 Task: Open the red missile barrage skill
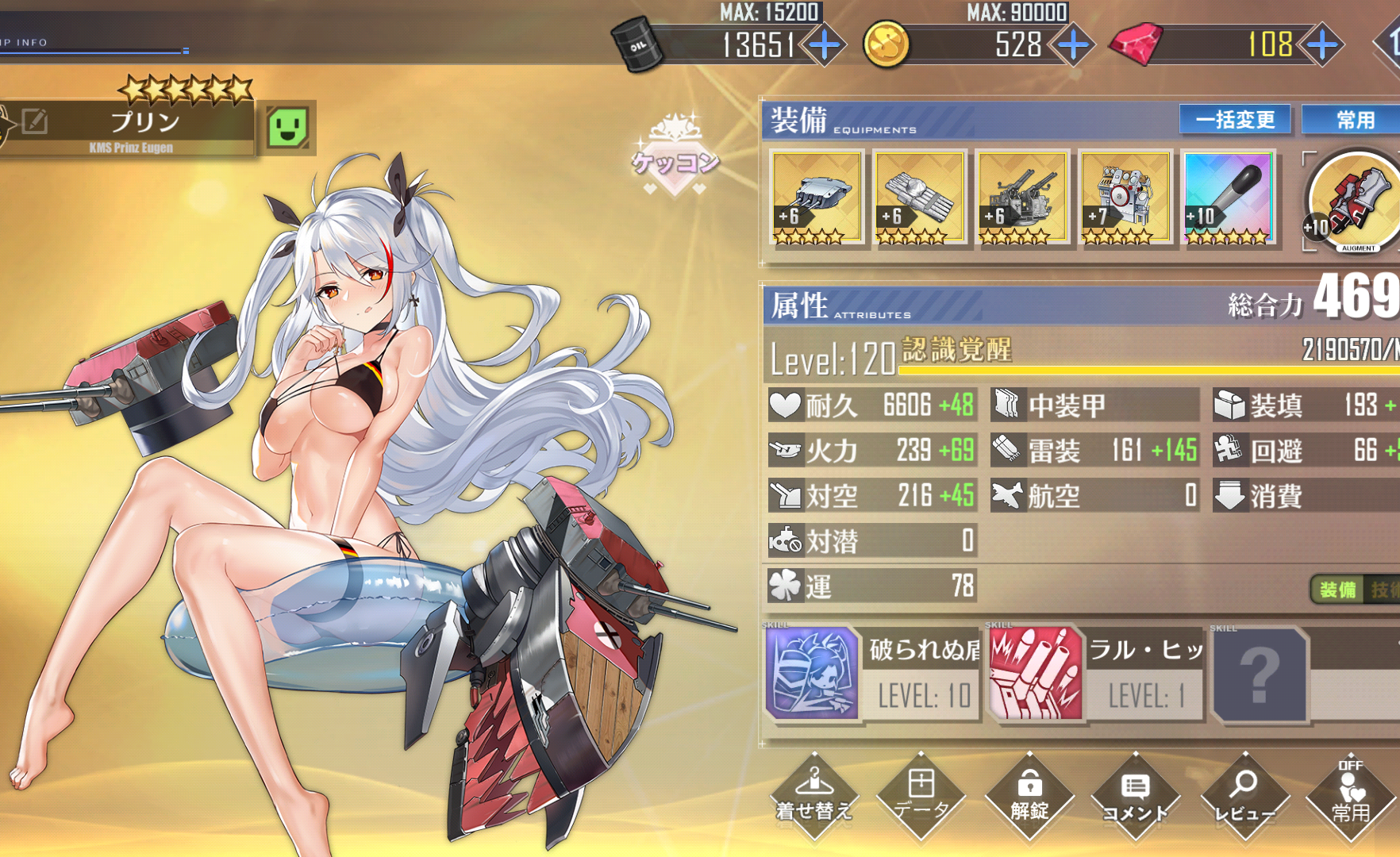1037,674
